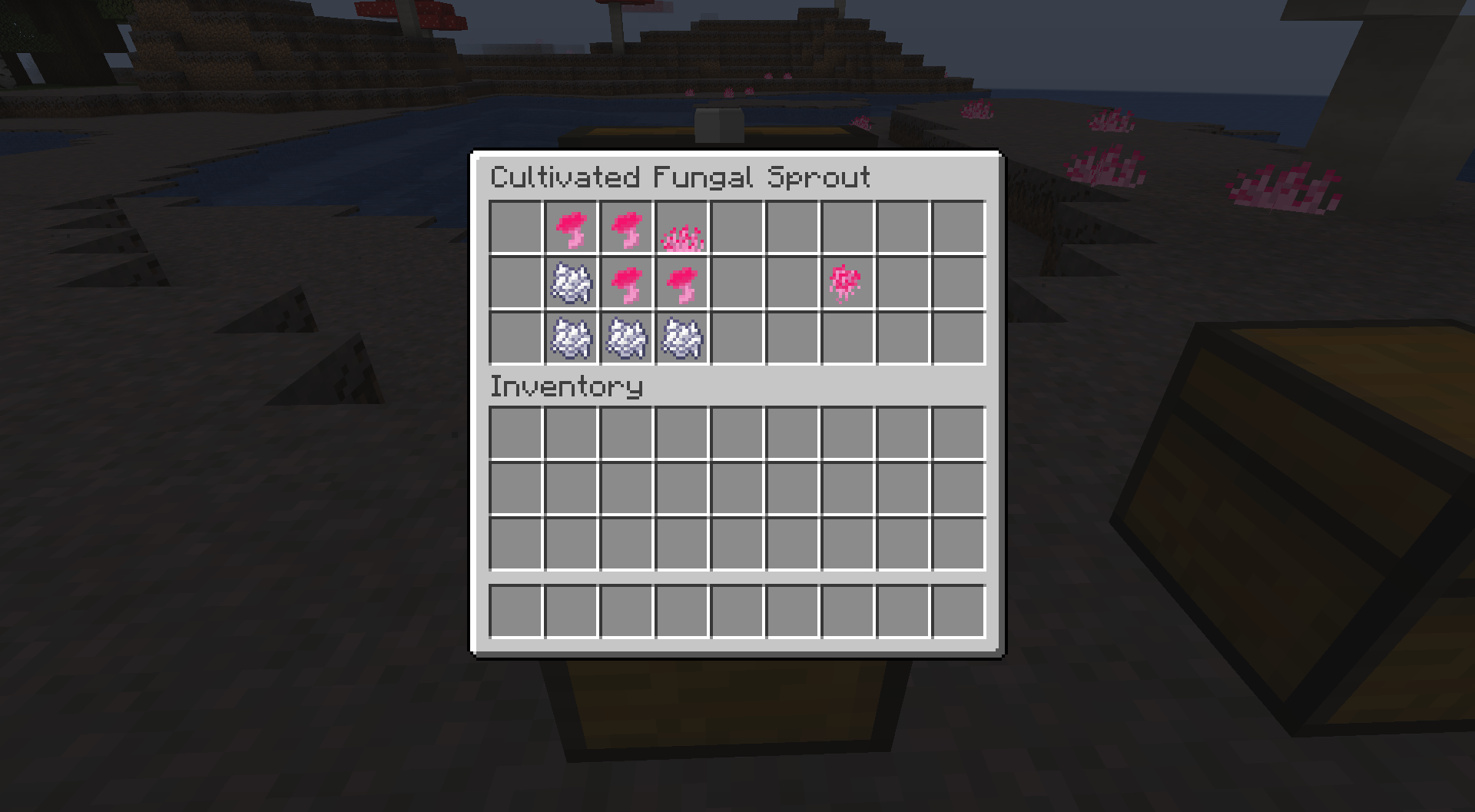Select the empty slot right of the spore dust
Image resolution: width=1475 pixels, height=812 pixels.
(x=903, y=283)
